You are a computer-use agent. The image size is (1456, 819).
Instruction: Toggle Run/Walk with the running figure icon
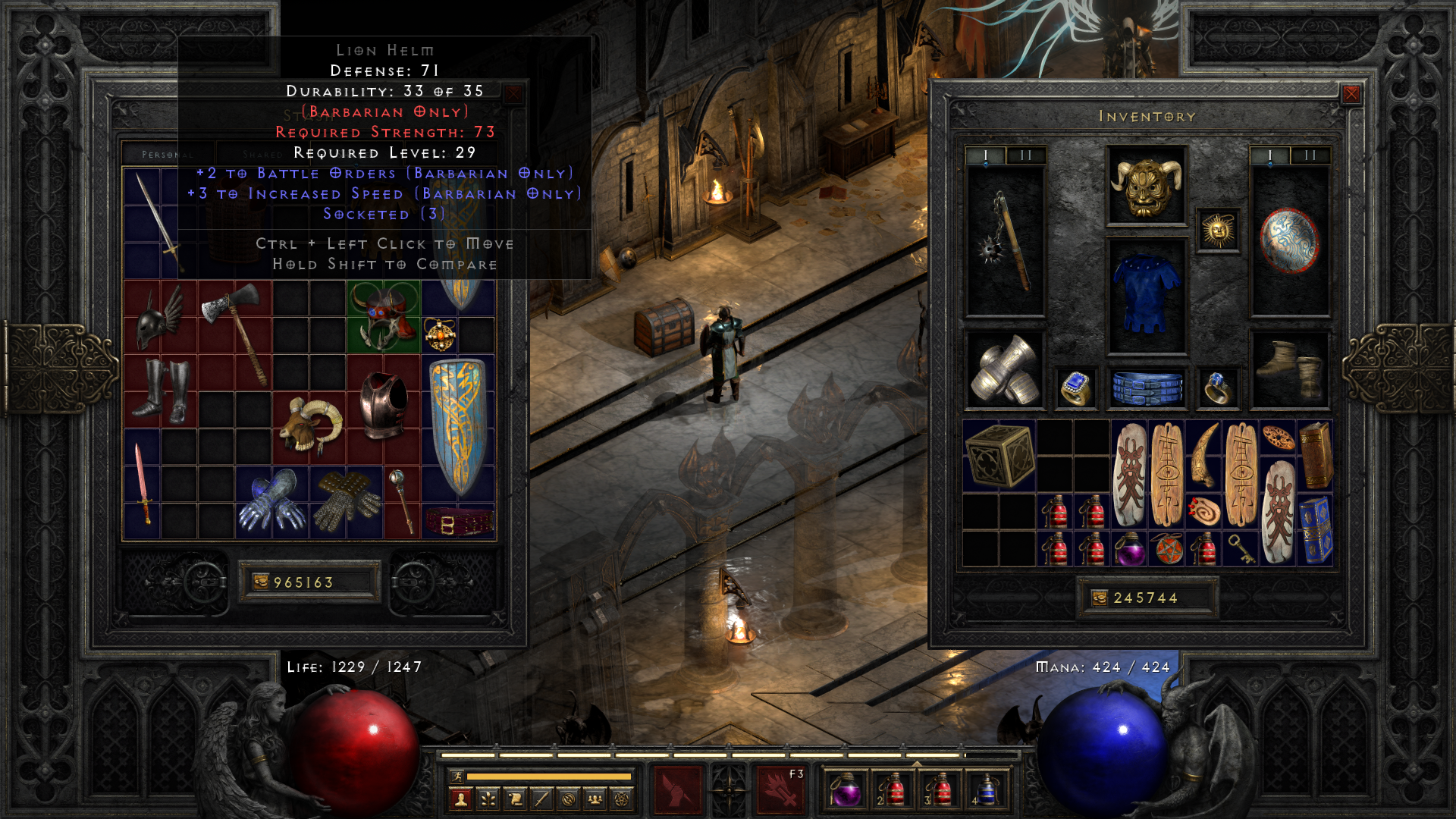click(457, 777)
